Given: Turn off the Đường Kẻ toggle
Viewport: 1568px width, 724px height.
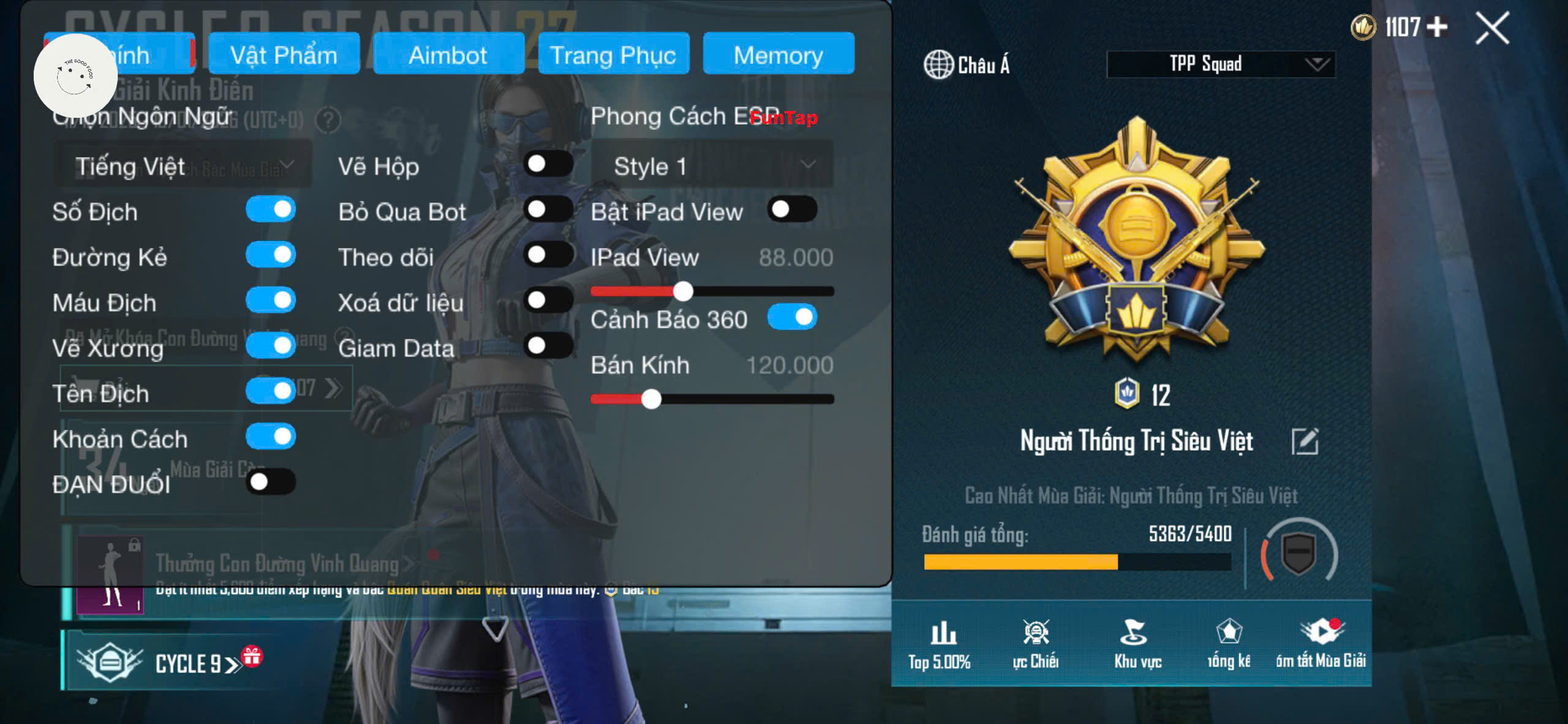Looking at the screenshot, I should coord(271,255).
